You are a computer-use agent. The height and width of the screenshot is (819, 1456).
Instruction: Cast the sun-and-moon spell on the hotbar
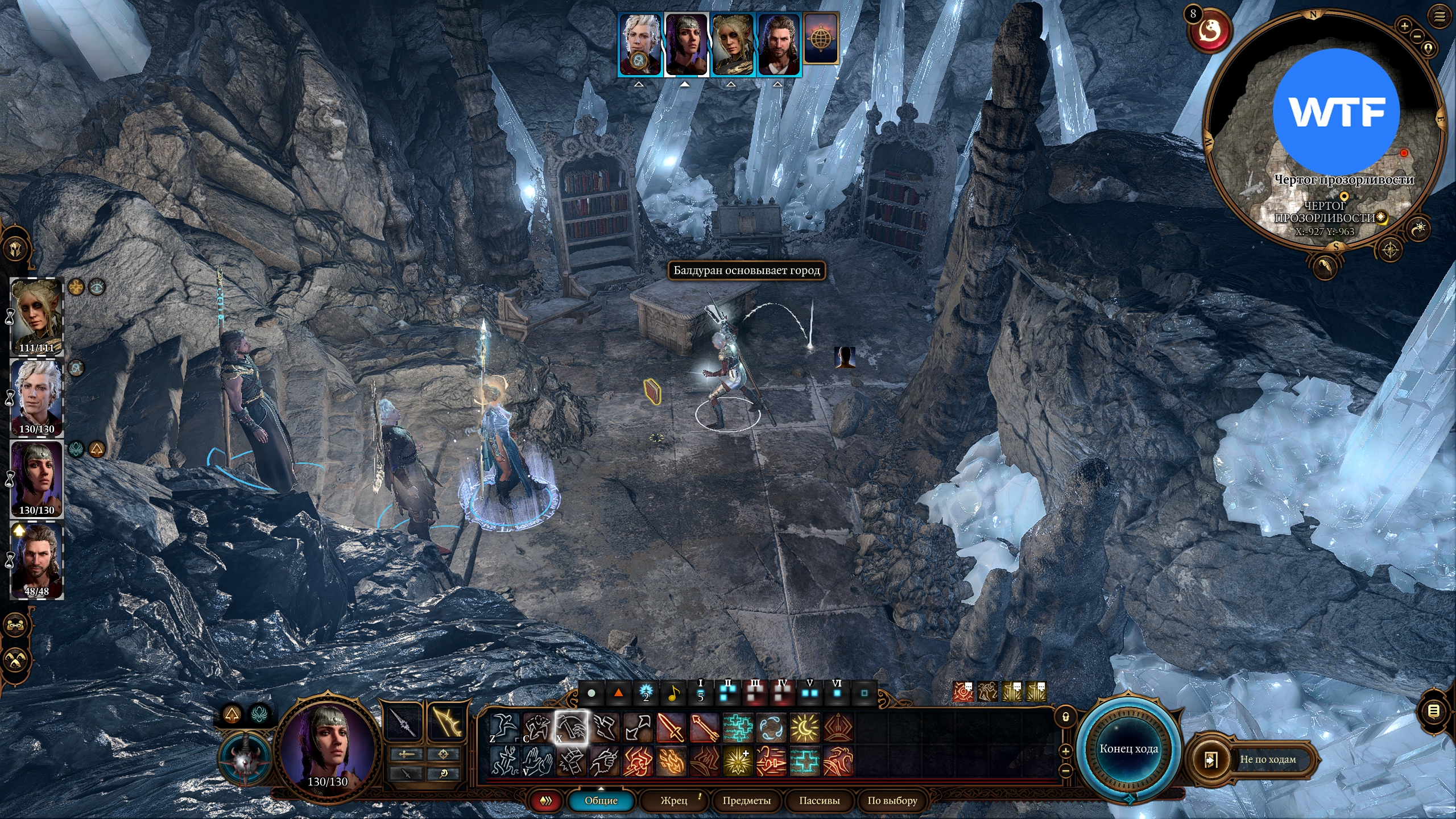click(805, 727)
